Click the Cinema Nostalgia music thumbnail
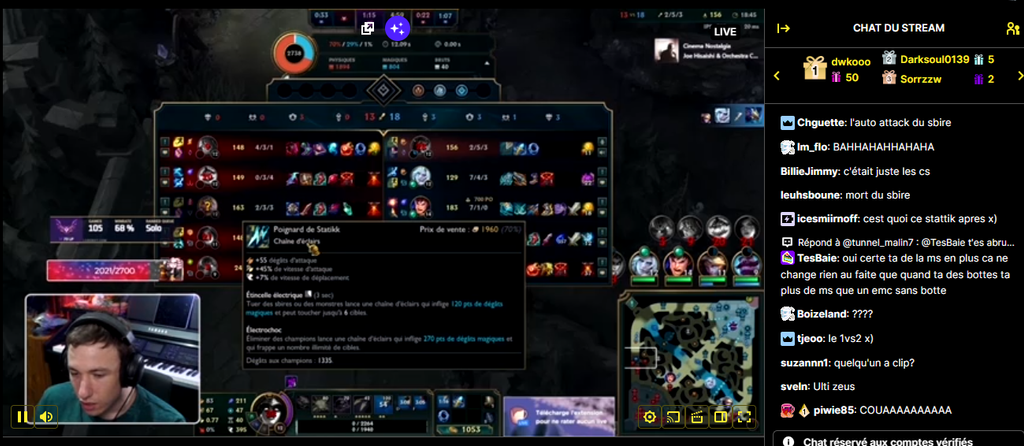The image size is (1024, 446). pos(661,49)
